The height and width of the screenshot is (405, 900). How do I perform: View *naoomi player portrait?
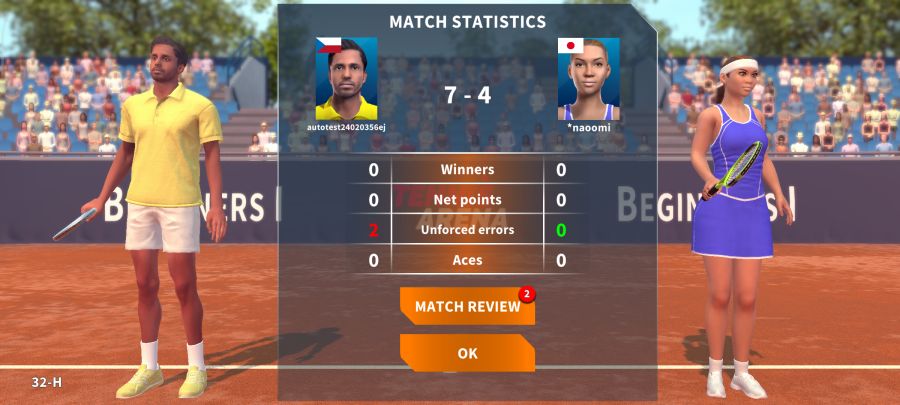tap(588, 79)
